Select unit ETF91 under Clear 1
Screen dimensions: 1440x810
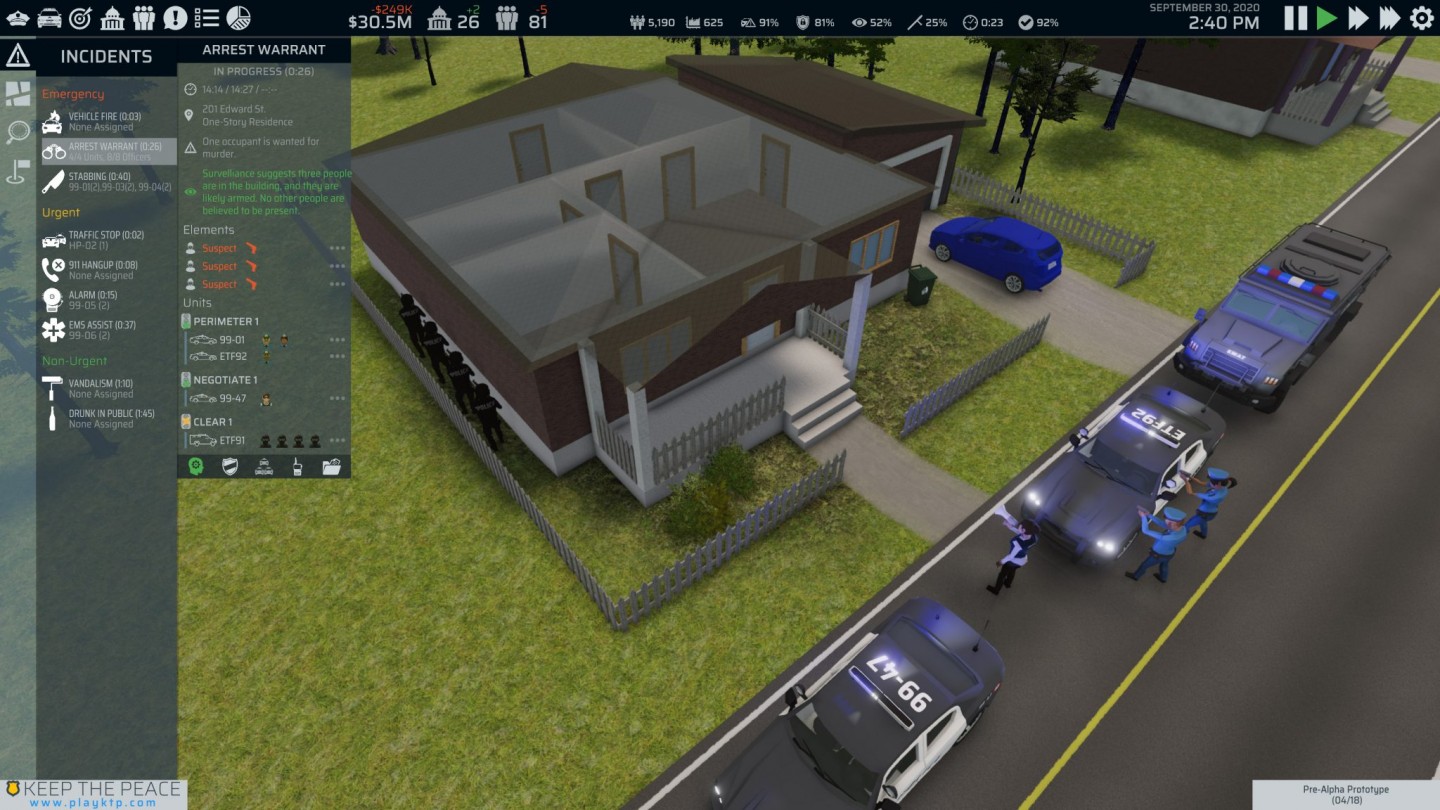point(232,440)
